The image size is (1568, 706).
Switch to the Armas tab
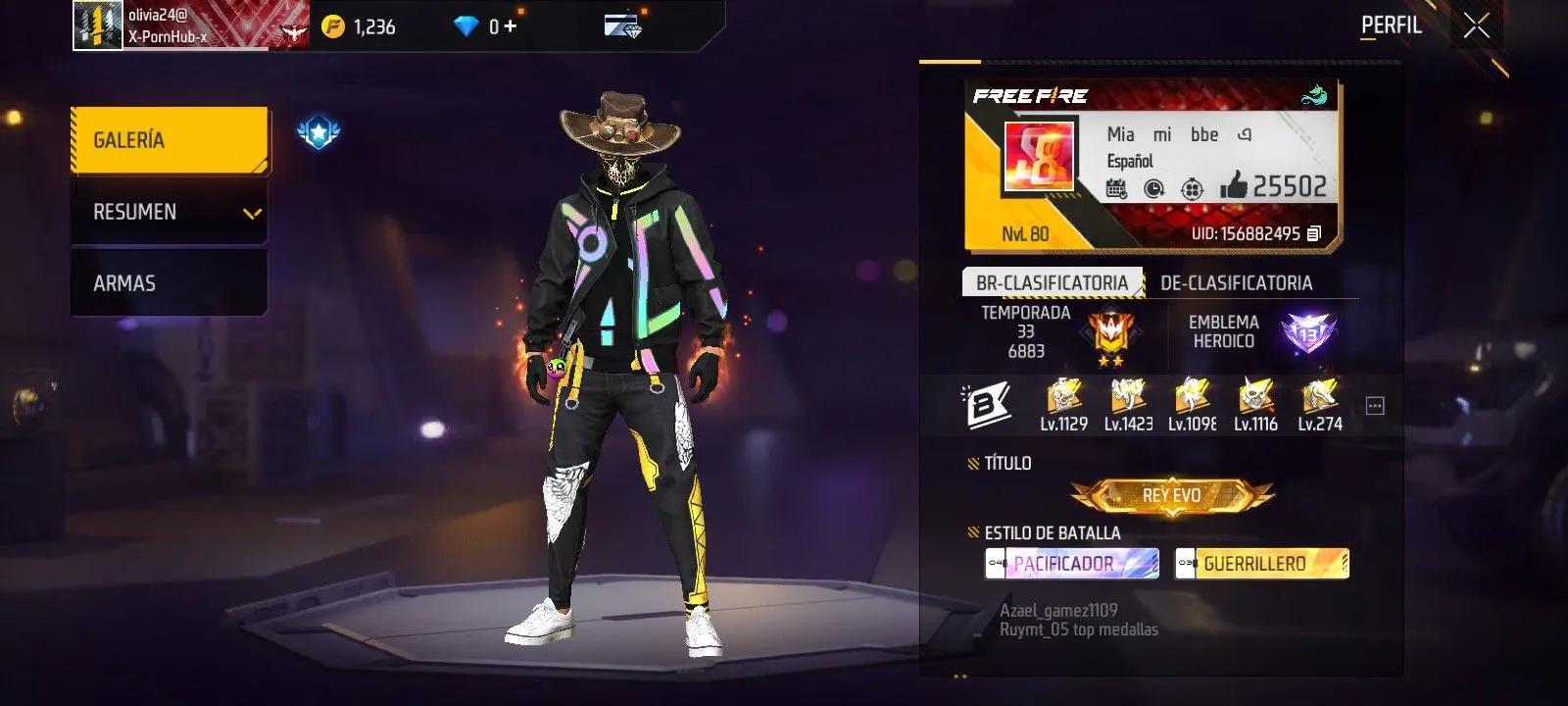[169, 283]
